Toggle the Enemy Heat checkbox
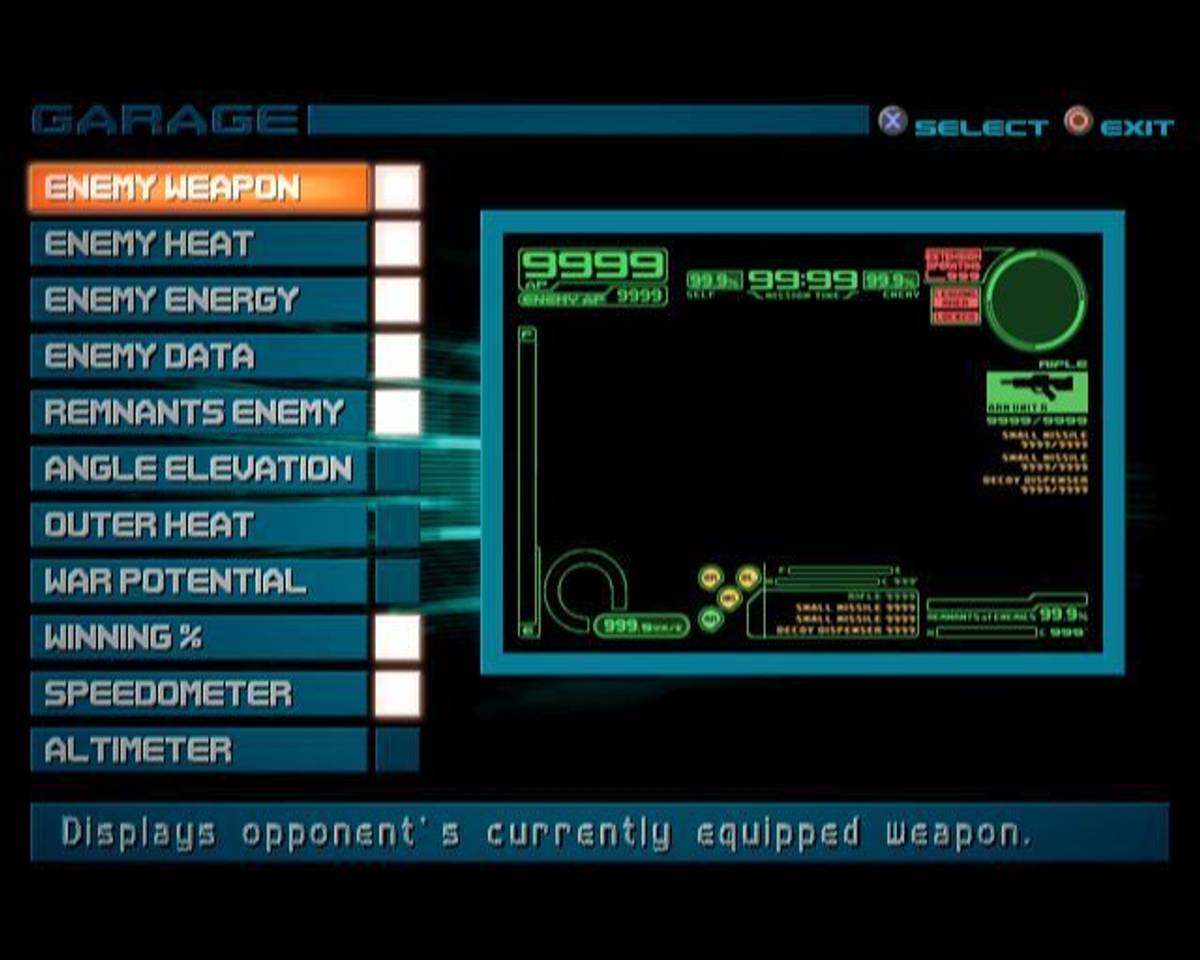Image resolution: width=1200 pixels, height=960 pixels. click(x=398, y=244)
